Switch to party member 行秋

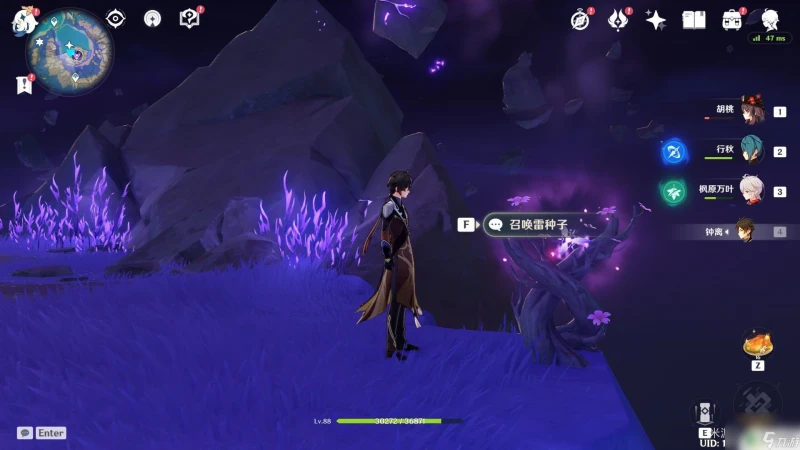tap(751, 151)
